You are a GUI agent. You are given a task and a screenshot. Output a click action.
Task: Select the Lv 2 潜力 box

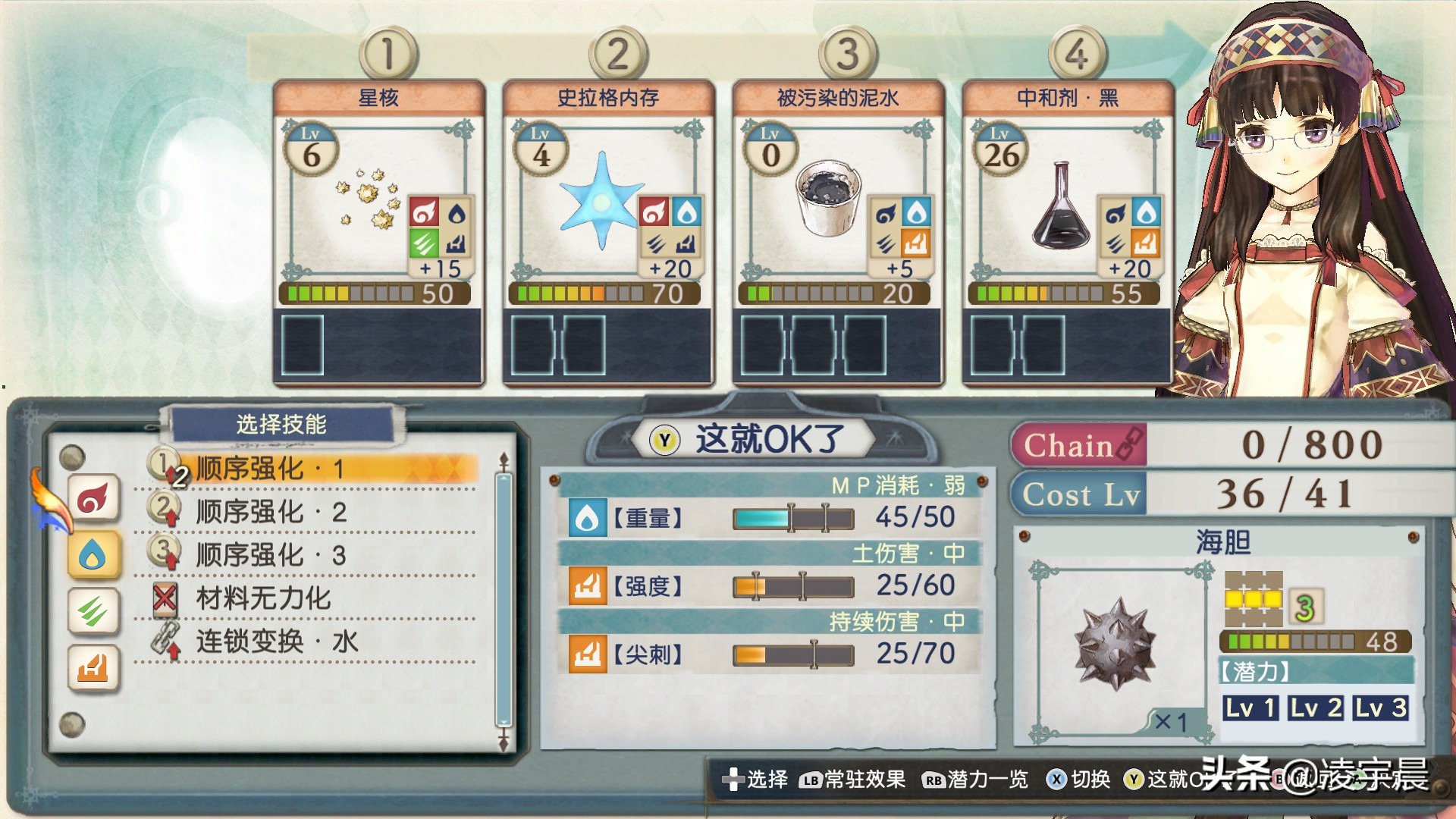tap(1316, 708)
